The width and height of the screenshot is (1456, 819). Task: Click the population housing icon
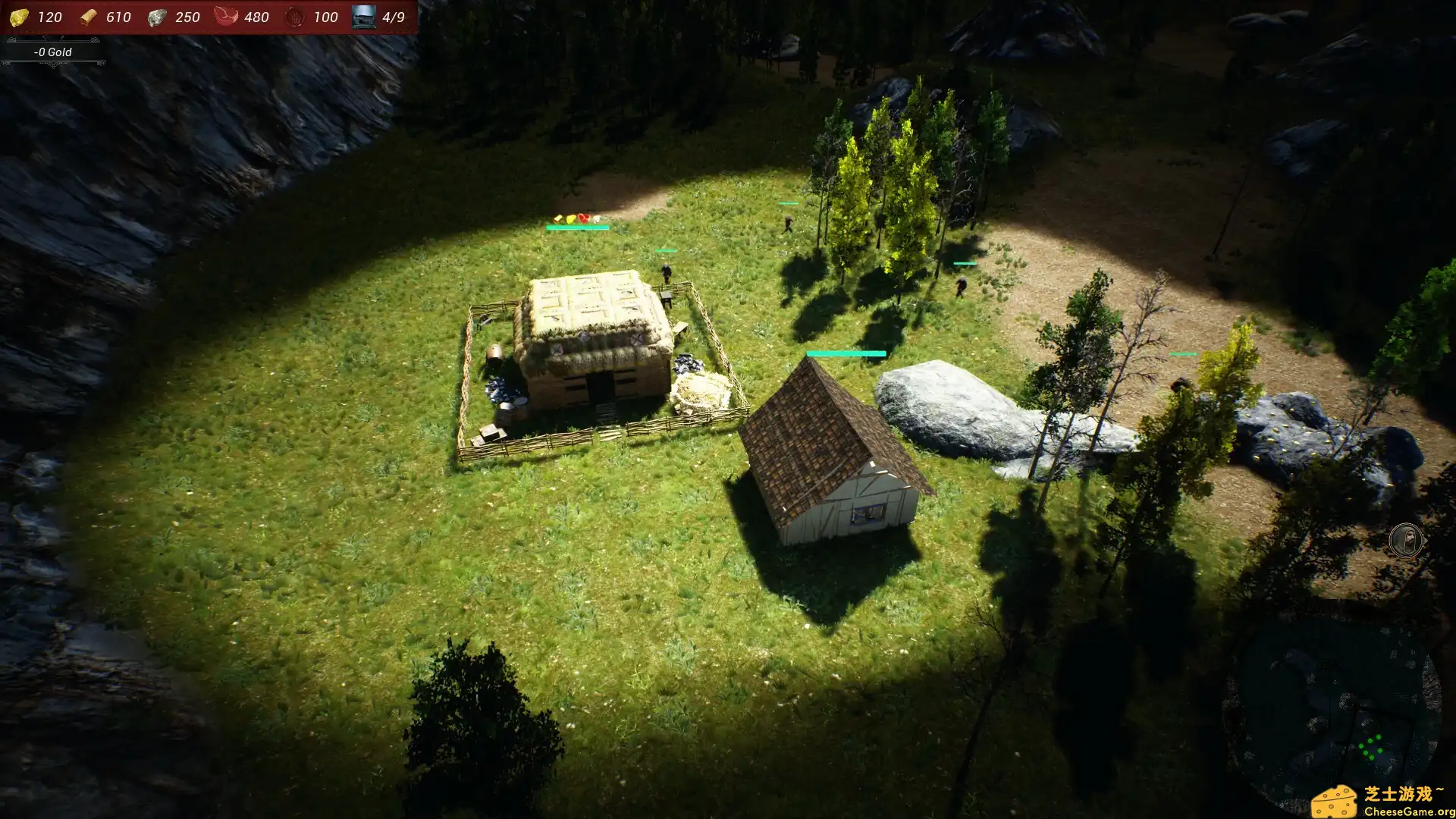tap(363, 17)
